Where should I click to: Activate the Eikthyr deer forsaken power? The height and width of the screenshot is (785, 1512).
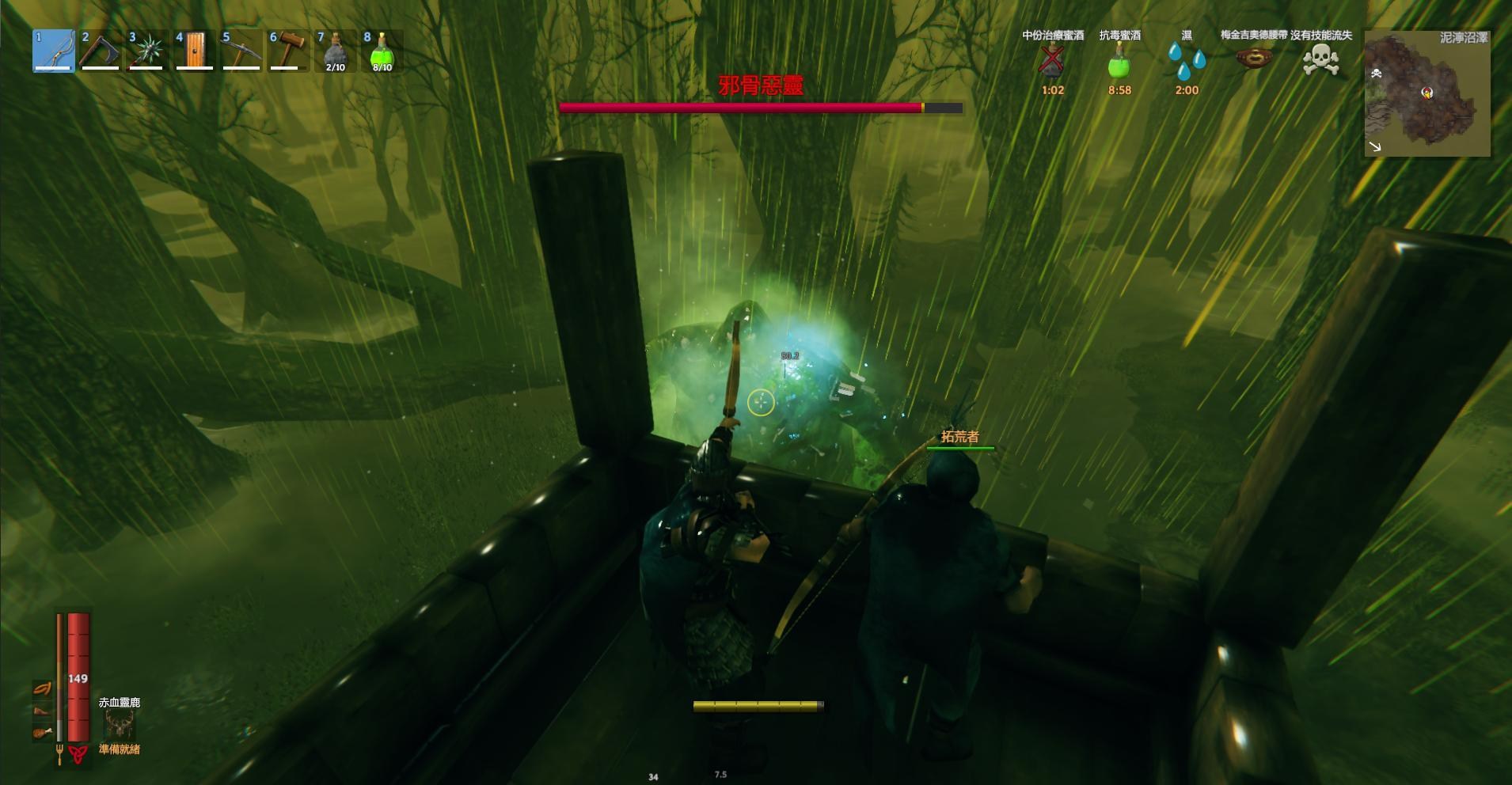[x=120, y=723]
